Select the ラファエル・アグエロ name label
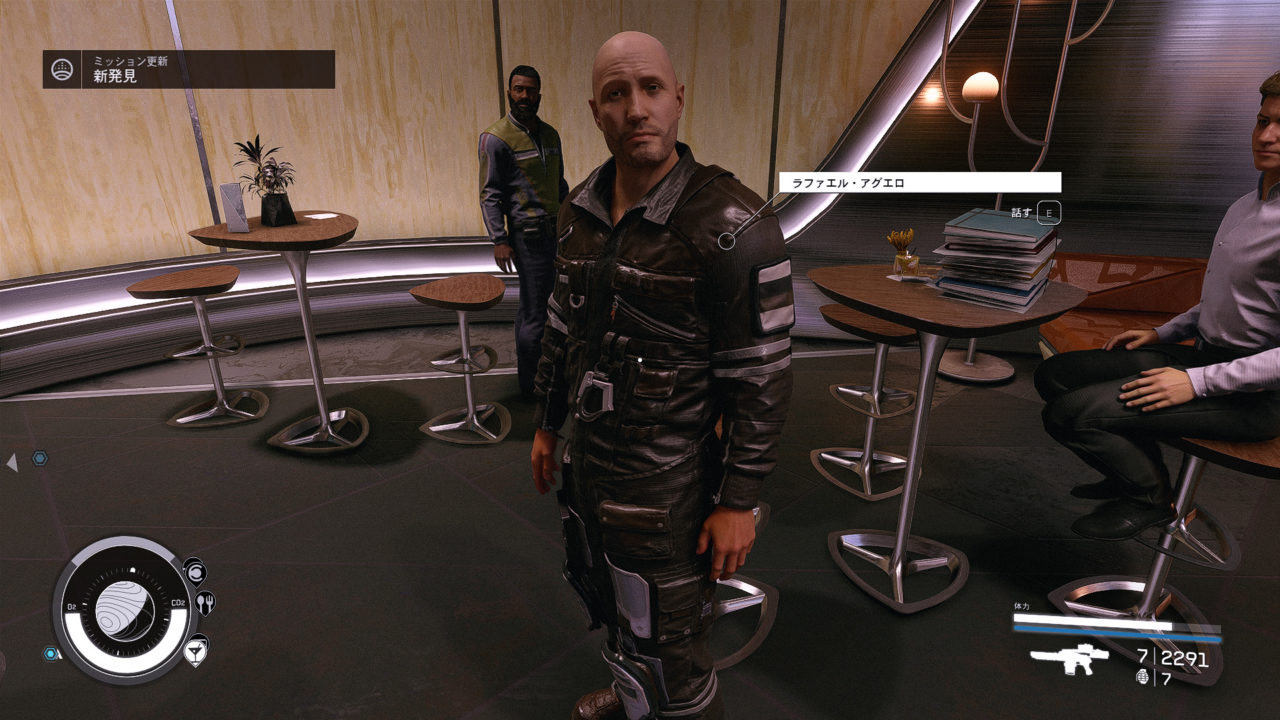 coord(919,182)
